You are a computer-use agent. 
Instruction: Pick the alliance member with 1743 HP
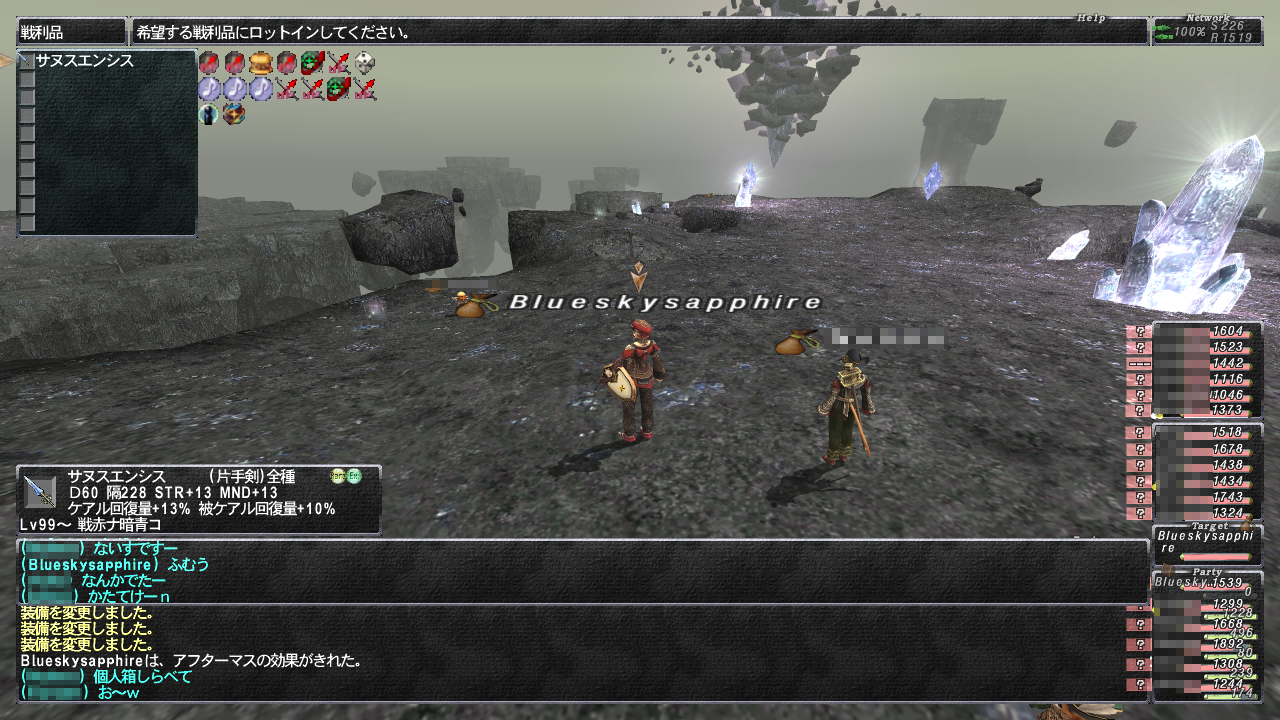pos(1206,497)
